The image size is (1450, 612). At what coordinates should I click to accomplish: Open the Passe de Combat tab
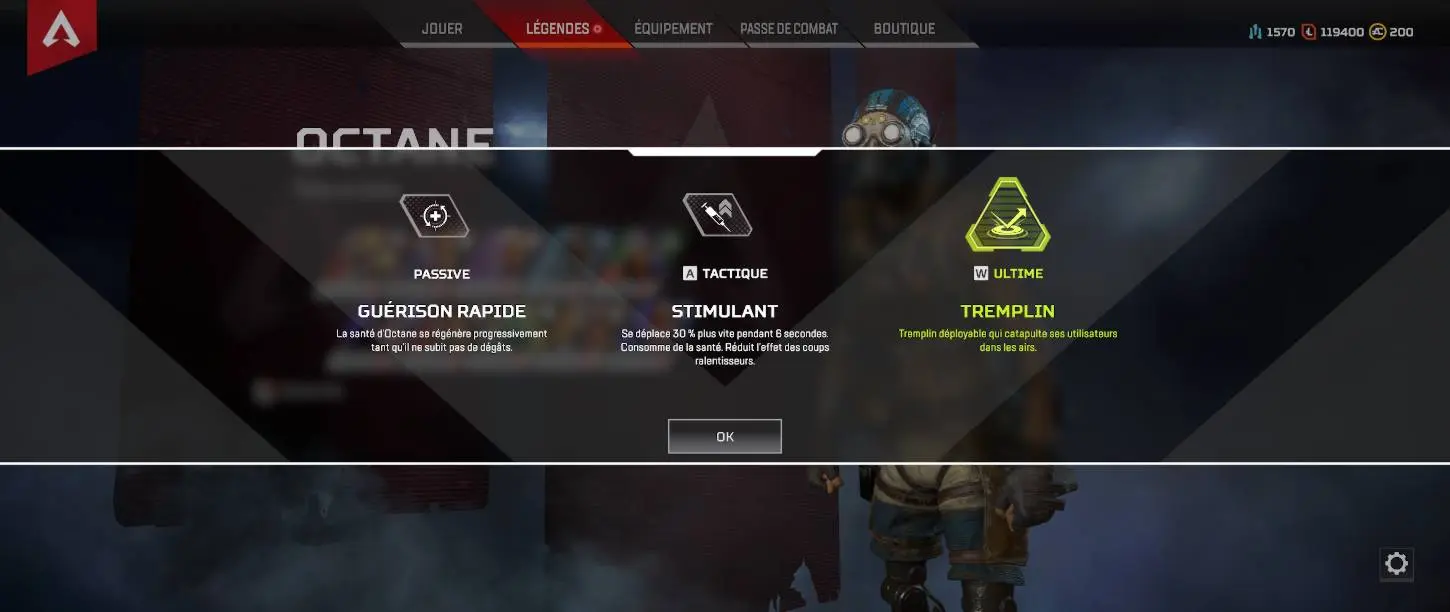[x=789, y=29]
